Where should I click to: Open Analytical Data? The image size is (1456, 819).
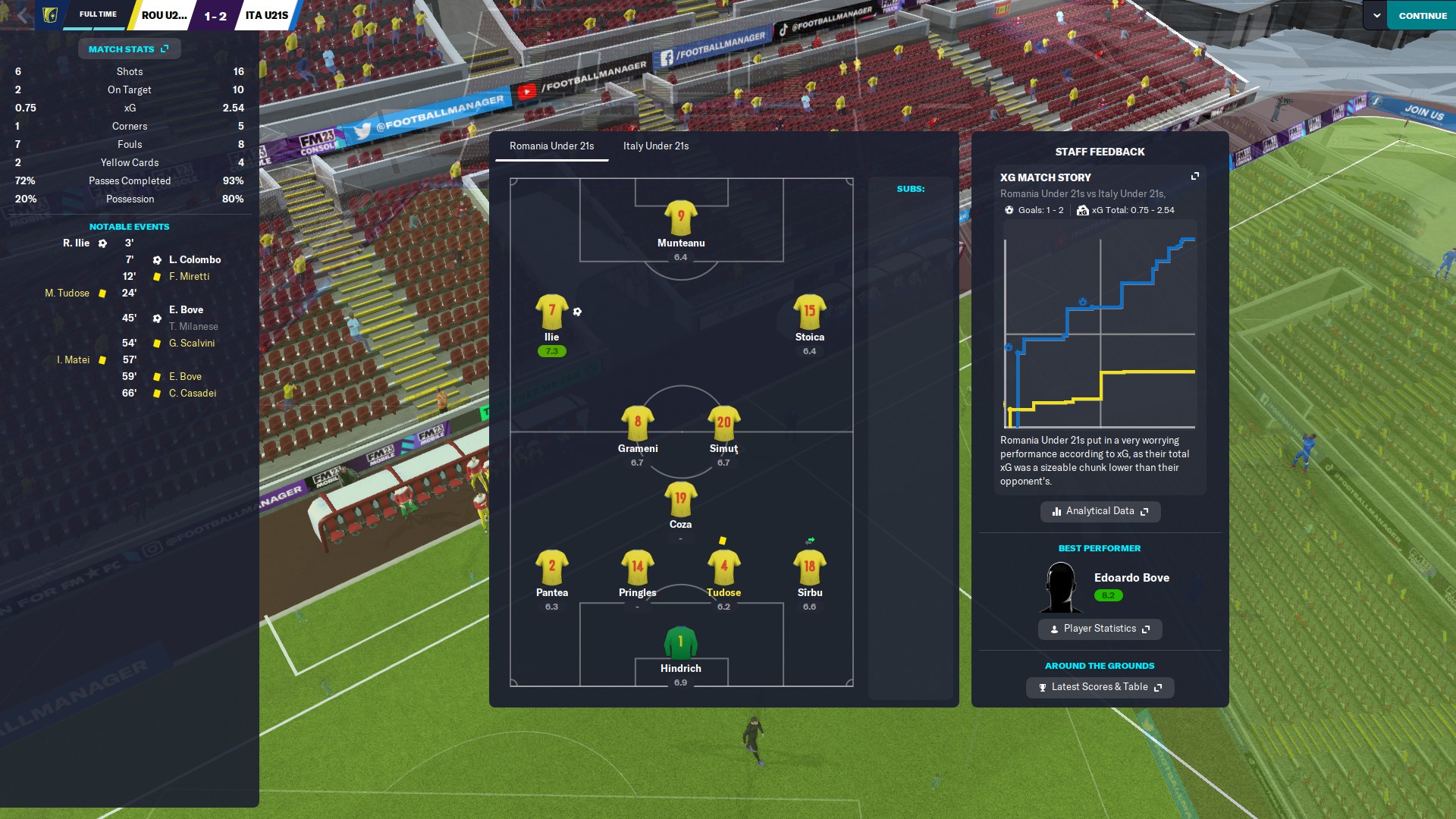coord(1100,511)
